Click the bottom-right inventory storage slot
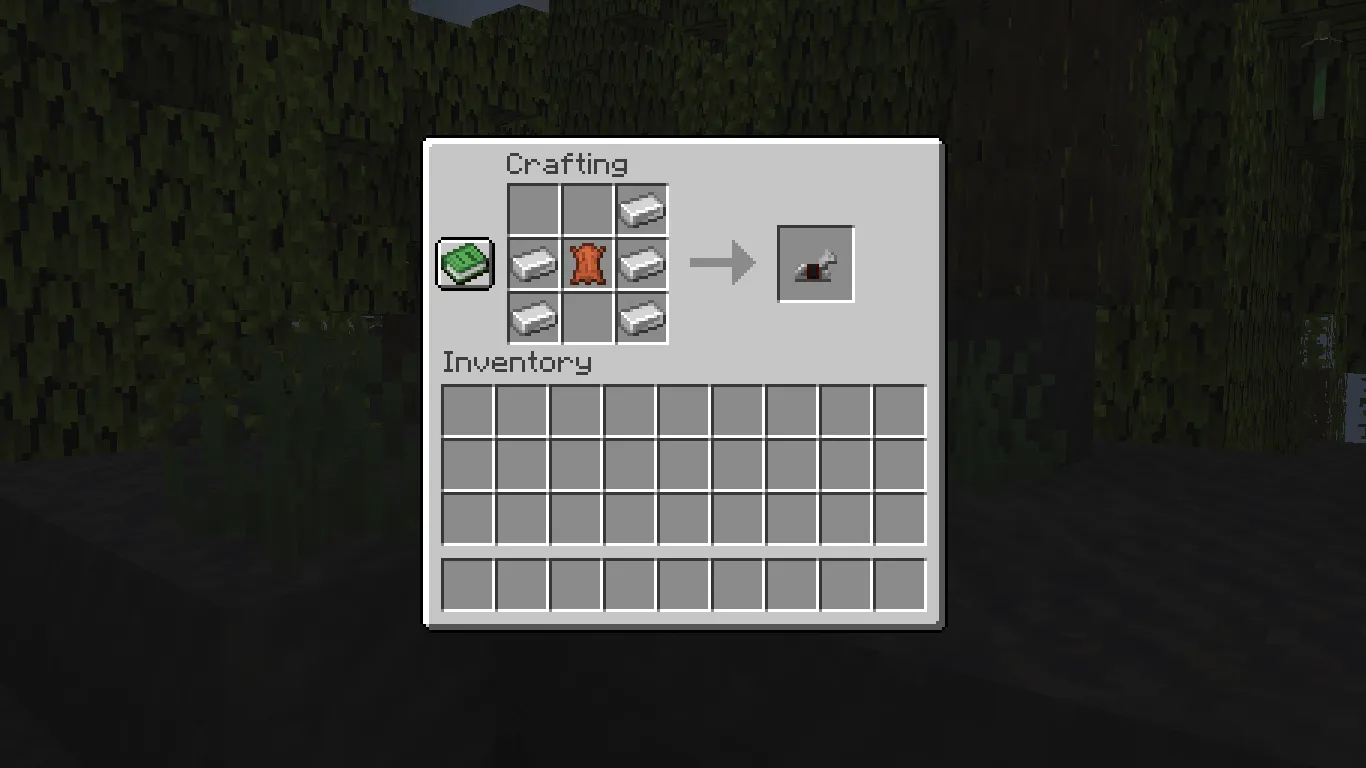 (900, 519)
